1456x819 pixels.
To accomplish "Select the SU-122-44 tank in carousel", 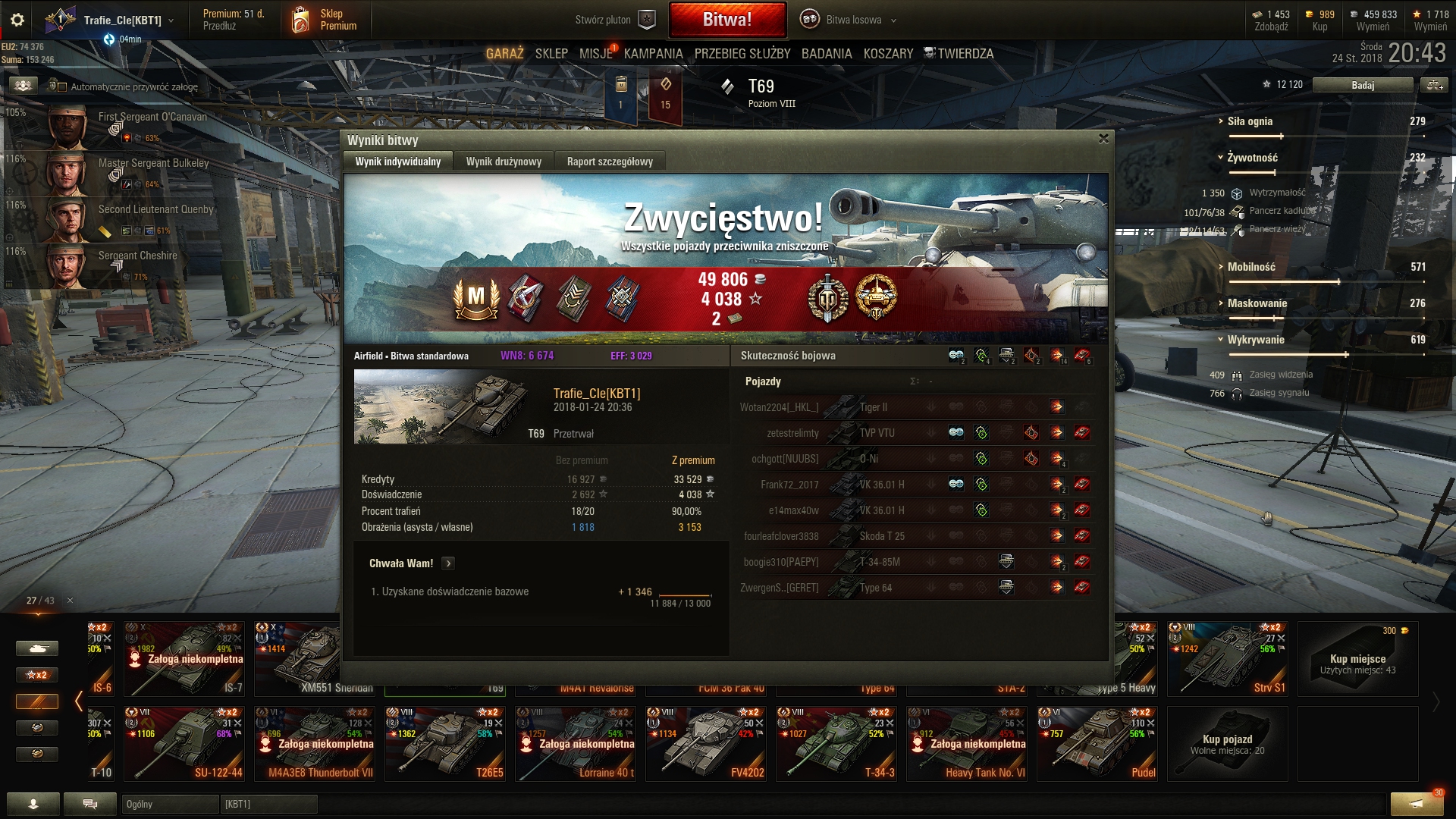I will click(184, 743).
